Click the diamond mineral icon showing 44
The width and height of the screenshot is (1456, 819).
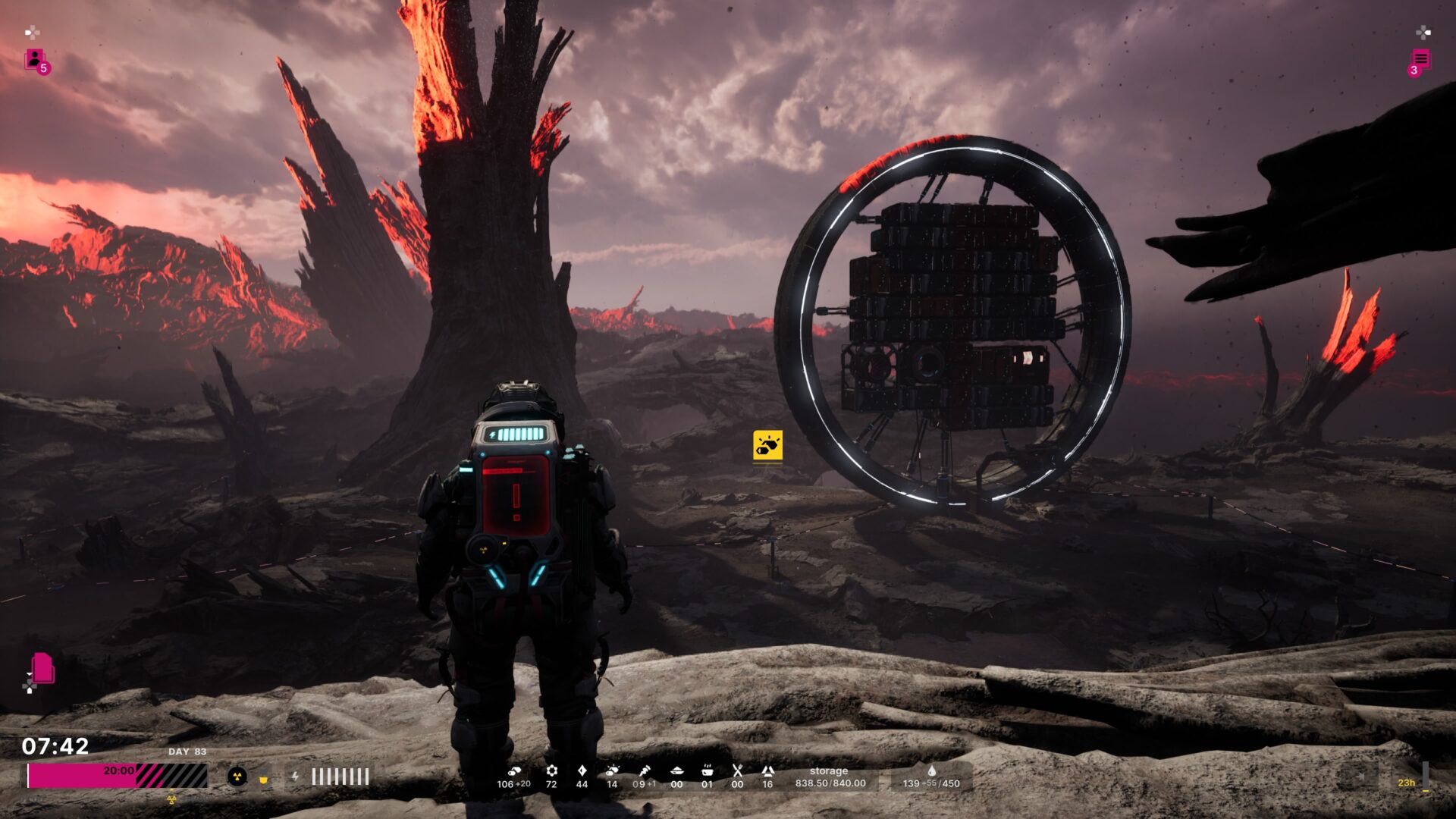tap(582, 770)
